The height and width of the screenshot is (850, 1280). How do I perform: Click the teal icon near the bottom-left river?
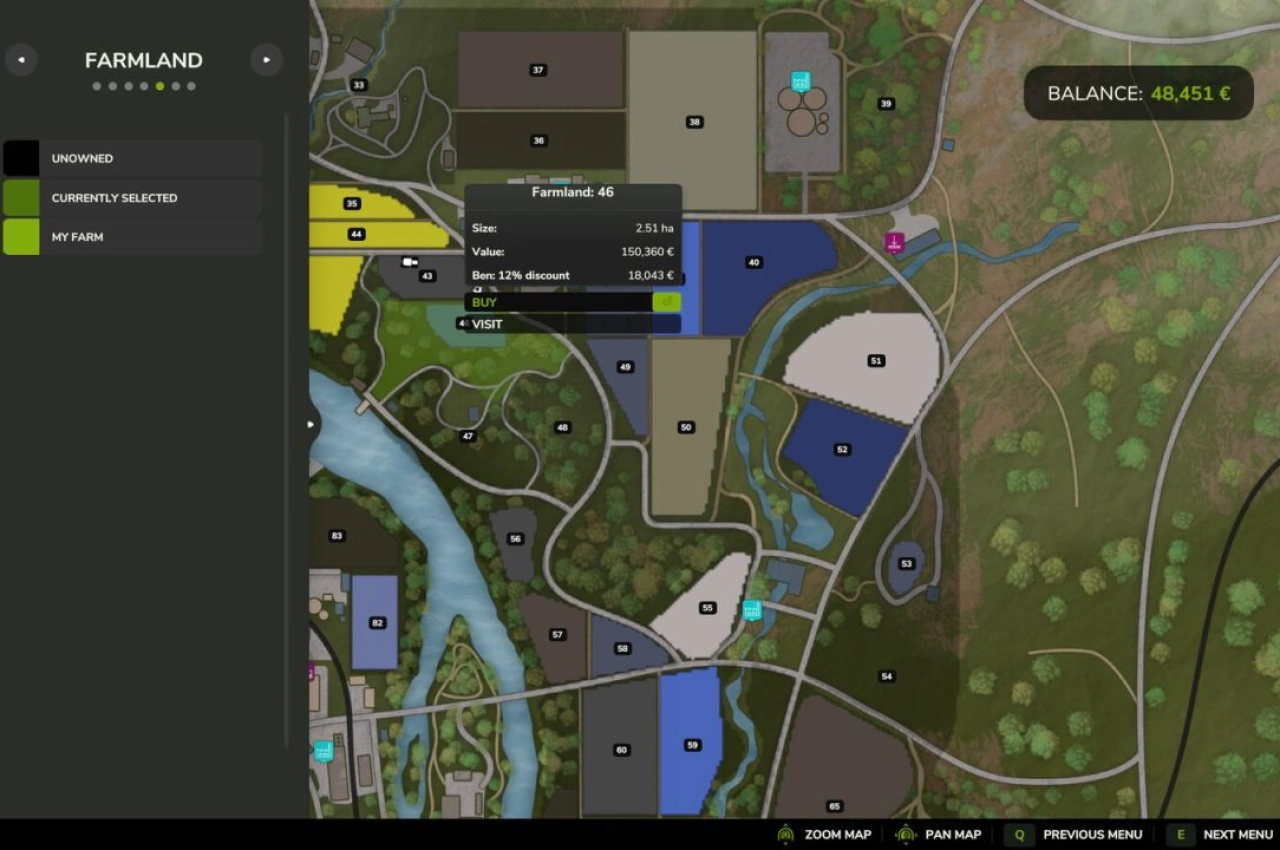[322, 751]
